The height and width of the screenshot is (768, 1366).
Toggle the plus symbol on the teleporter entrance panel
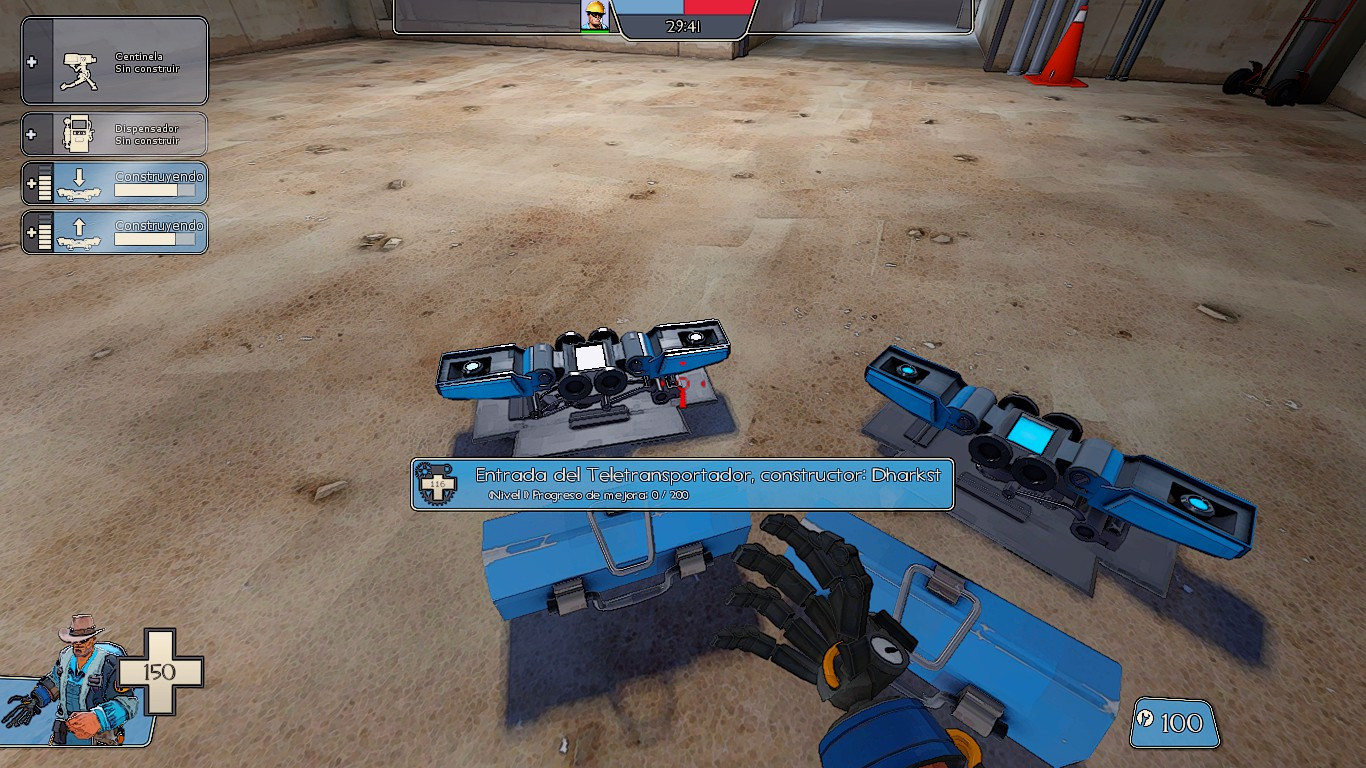click(x=33, y=182)
